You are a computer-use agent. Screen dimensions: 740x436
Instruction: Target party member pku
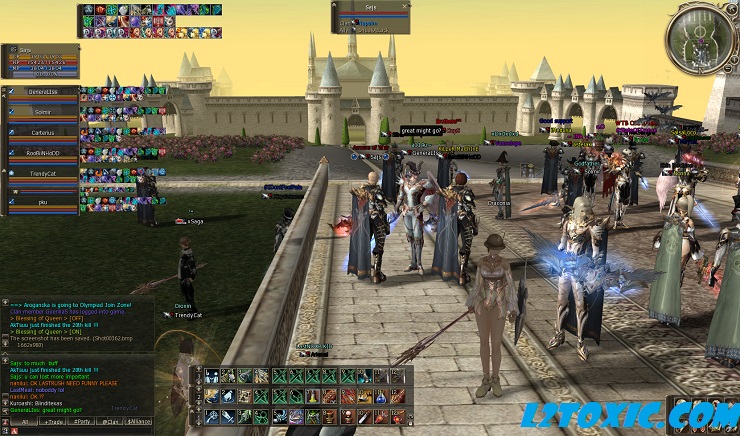tap(42, 201)
